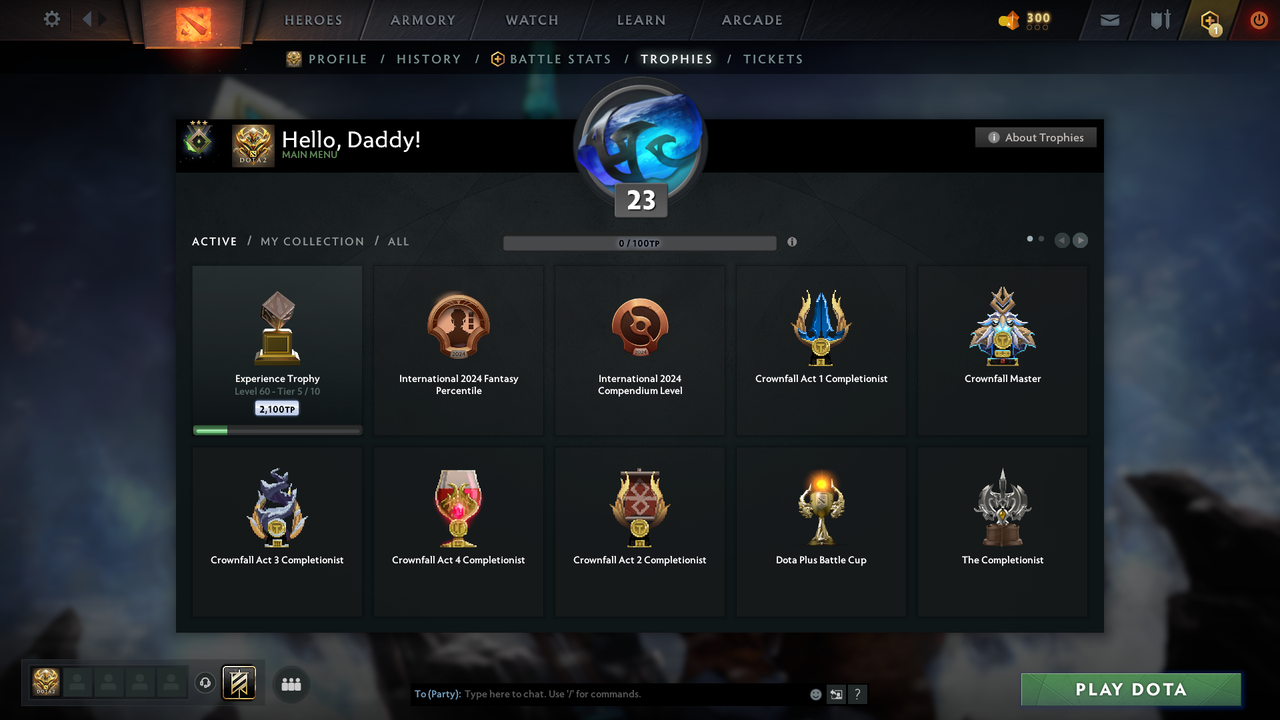Viewport: 1280px width, 720px height.
Task: Toggle the chat channel switcher icon
Action: click(x=836, y=694)
